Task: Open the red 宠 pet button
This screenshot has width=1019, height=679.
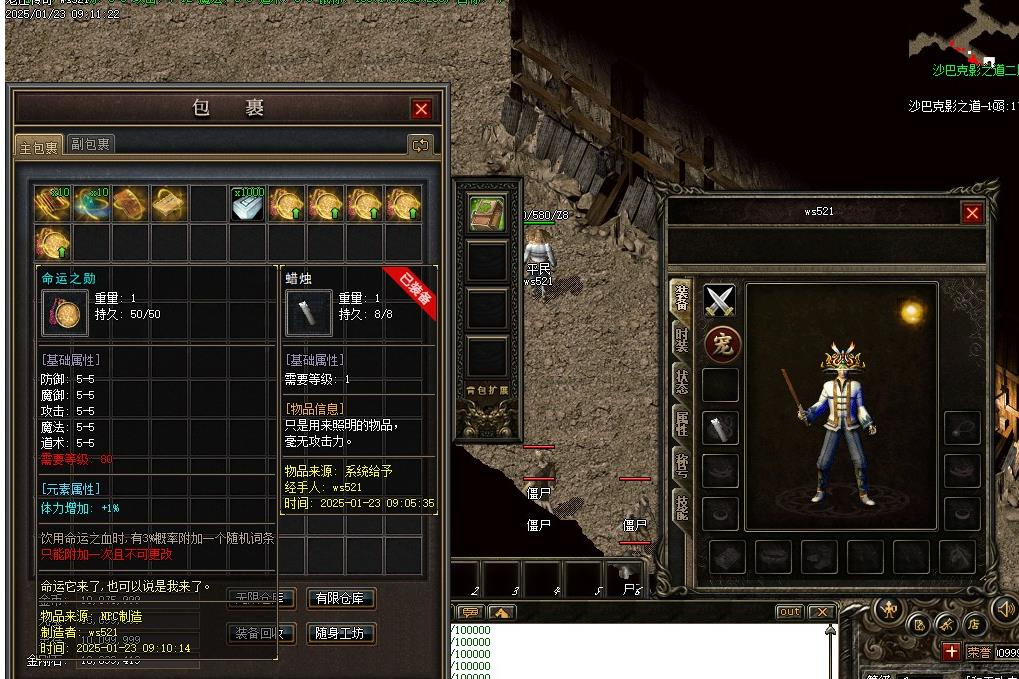Action: click(x=721, y=345)
